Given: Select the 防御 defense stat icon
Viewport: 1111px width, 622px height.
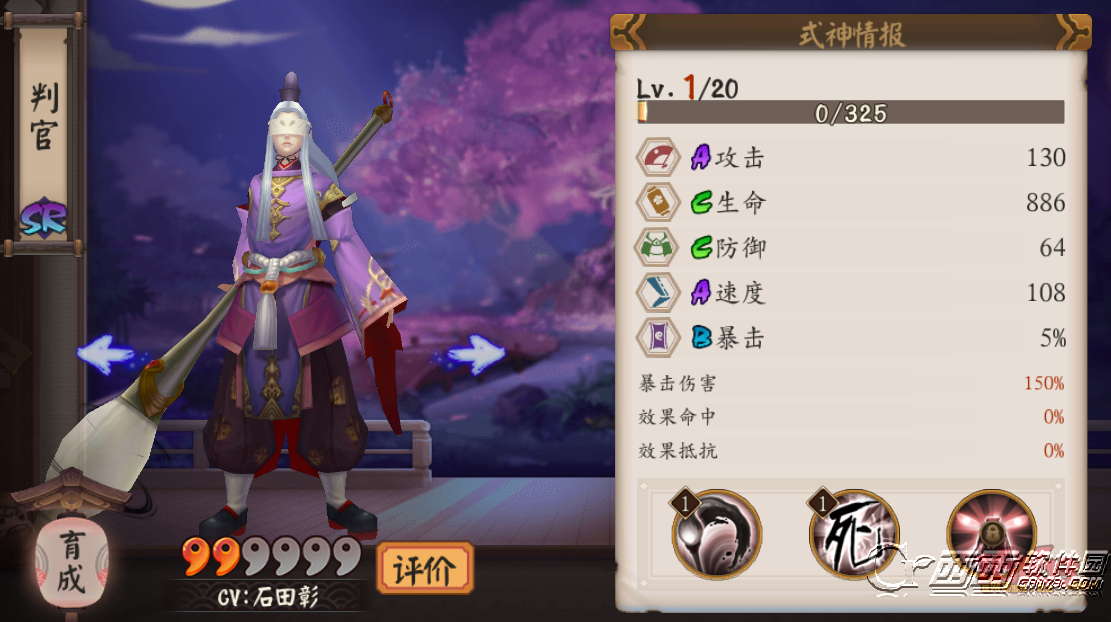Looking at the screenshot, I should coord(659,248).
